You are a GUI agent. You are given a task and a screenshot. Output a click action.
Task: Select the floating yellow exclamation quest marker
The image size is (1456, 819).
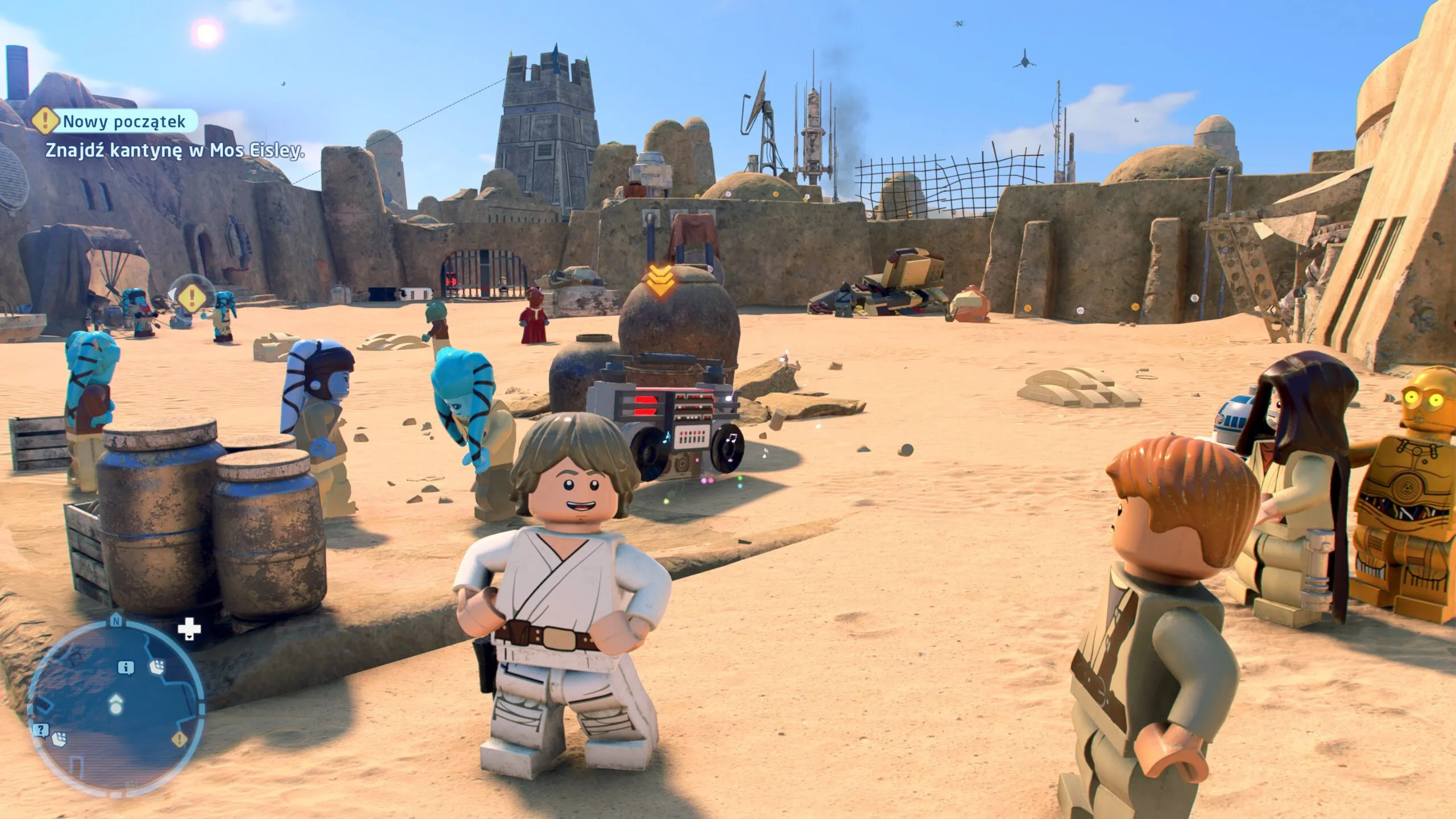[192, 296]
